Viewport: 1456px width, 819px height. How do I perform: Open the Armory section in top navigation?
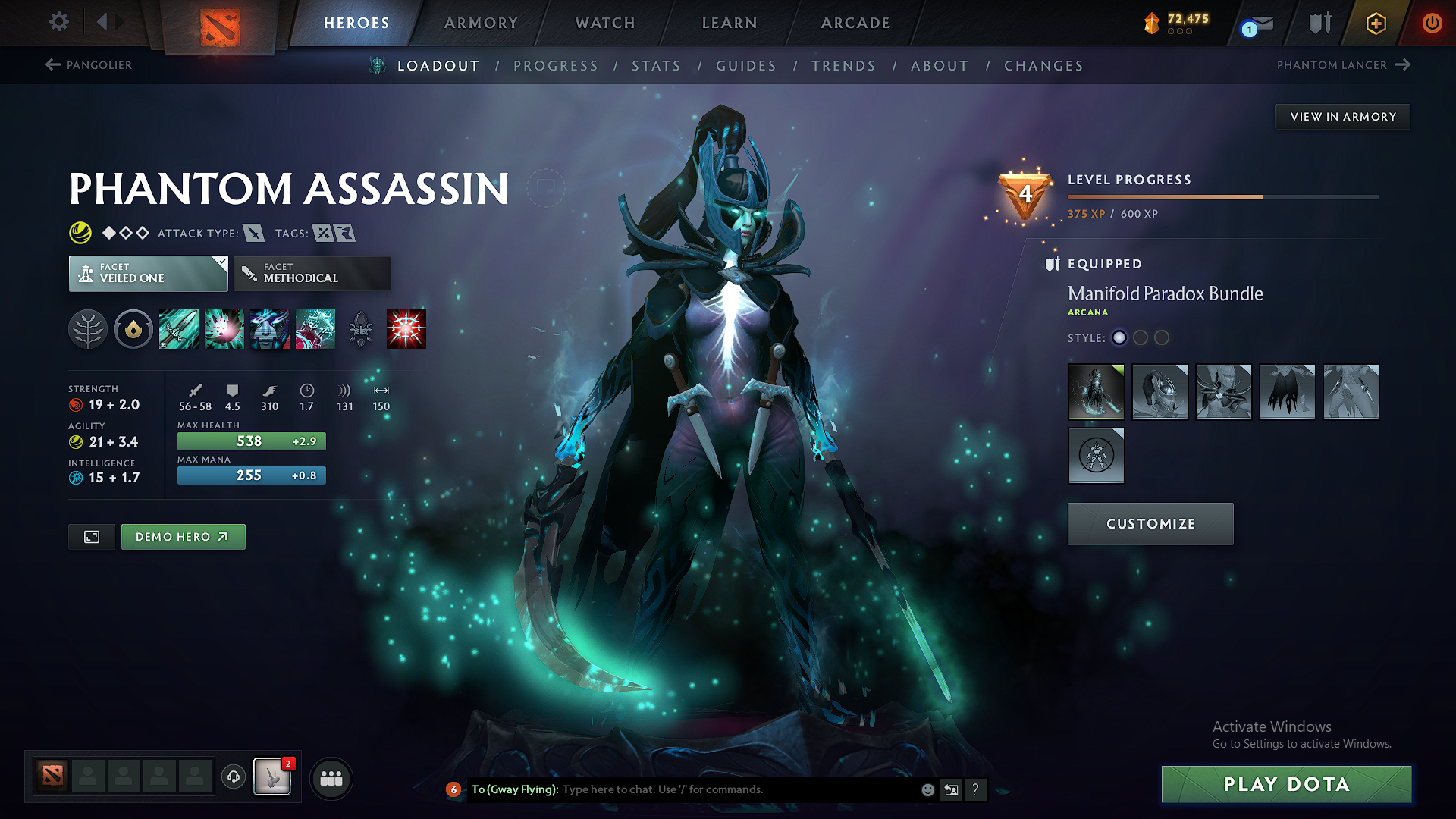[481, 23]
